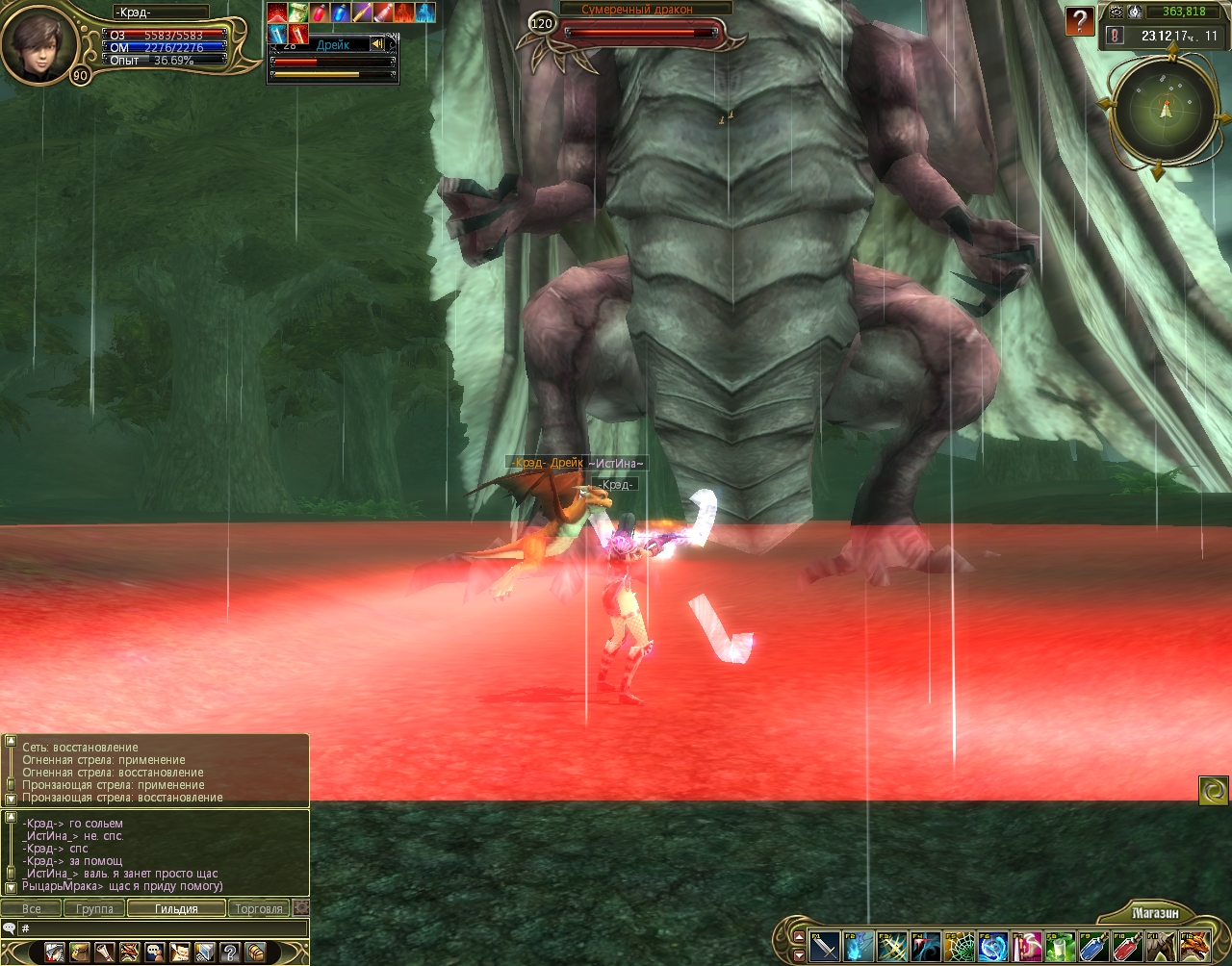The height and width of the screenshot is (966, 1232).
Task: Activate the spider web net skill
Action: pos(959,947)
